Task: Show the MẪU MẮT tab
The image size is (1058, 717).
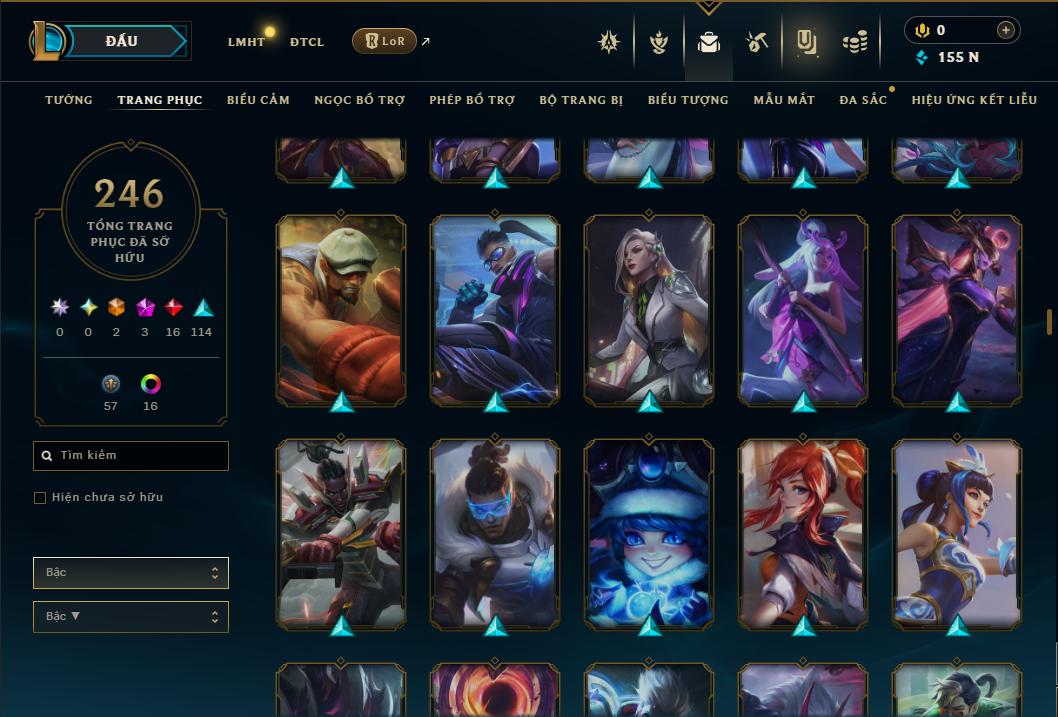Action: [784, 100]
